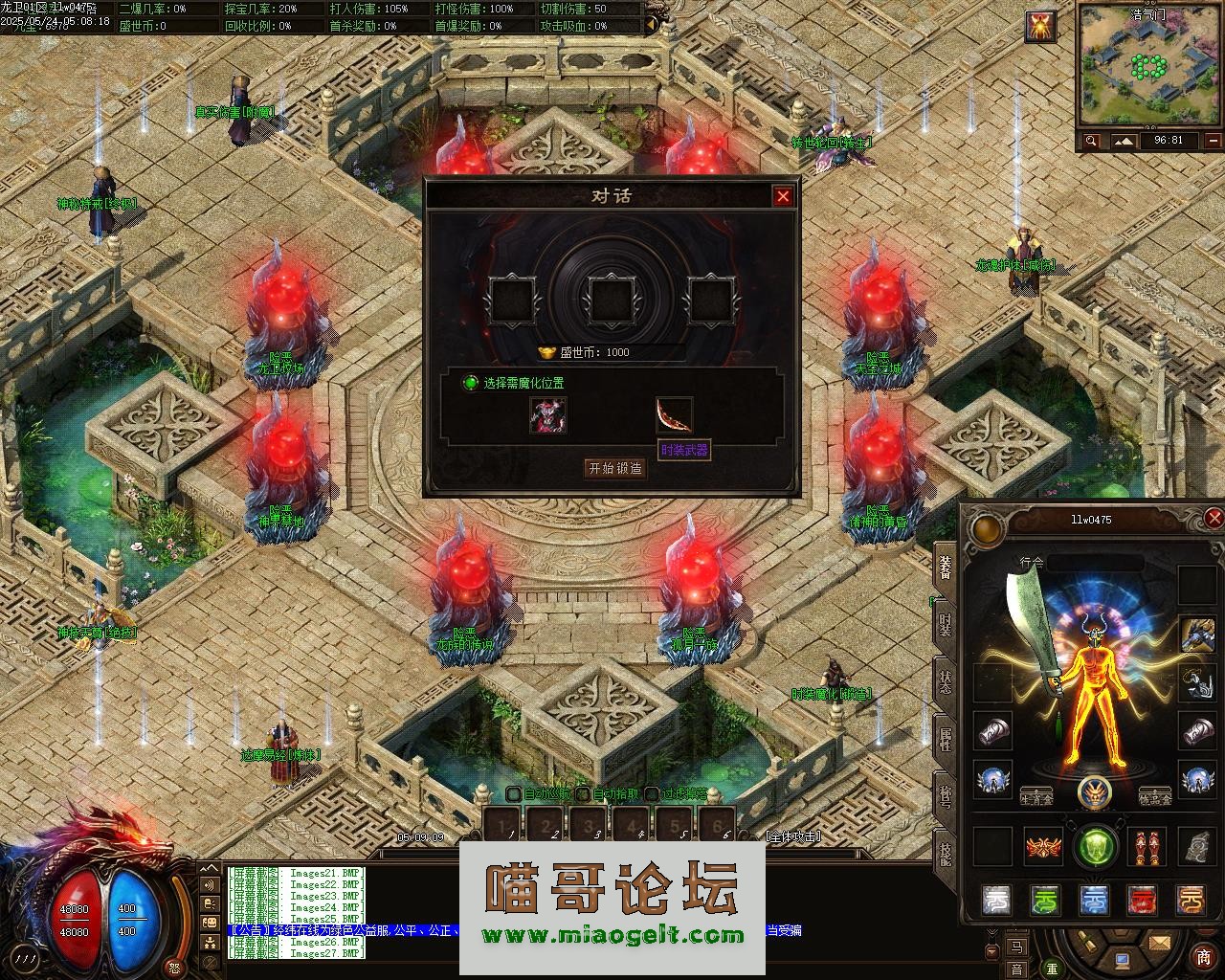This screenshot has width=1225, height=980.
Task: Switch to the 技能 skills tab
Action: (945, 854)
